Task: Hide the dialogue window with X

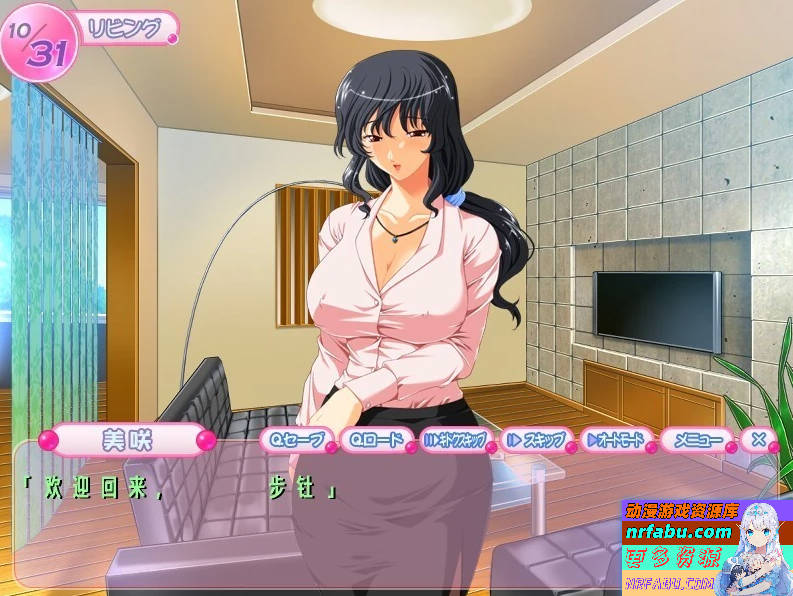Action: (x=759, y=439)
